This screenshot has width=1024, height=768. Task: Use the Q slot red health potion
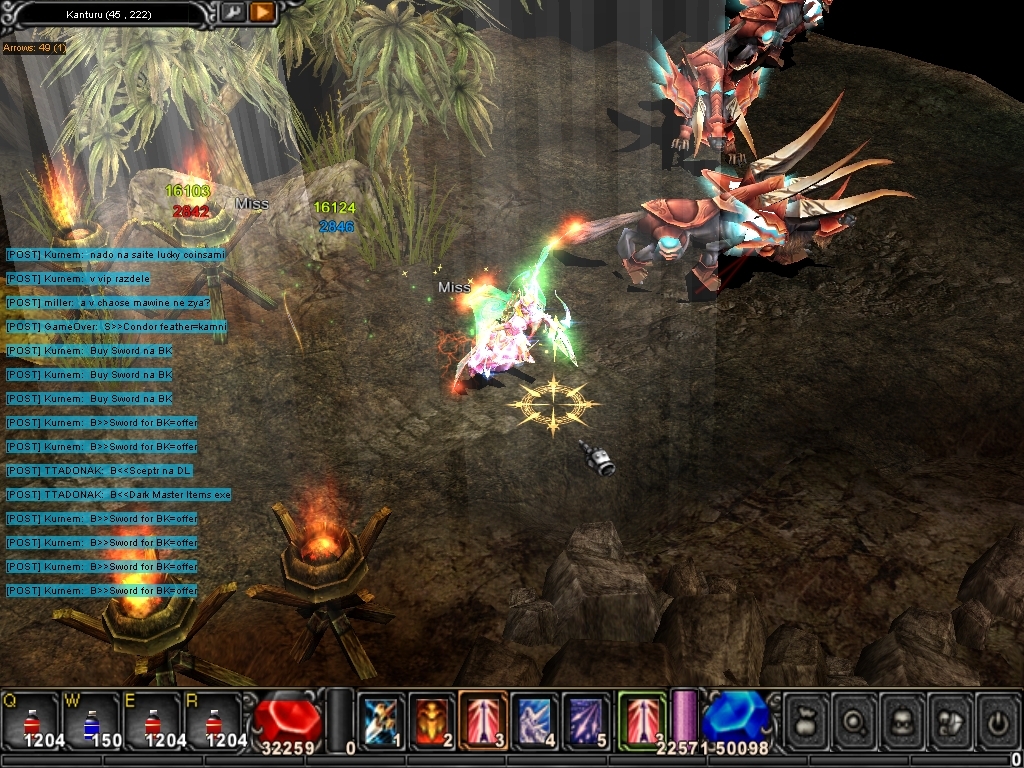click(30, 722)
